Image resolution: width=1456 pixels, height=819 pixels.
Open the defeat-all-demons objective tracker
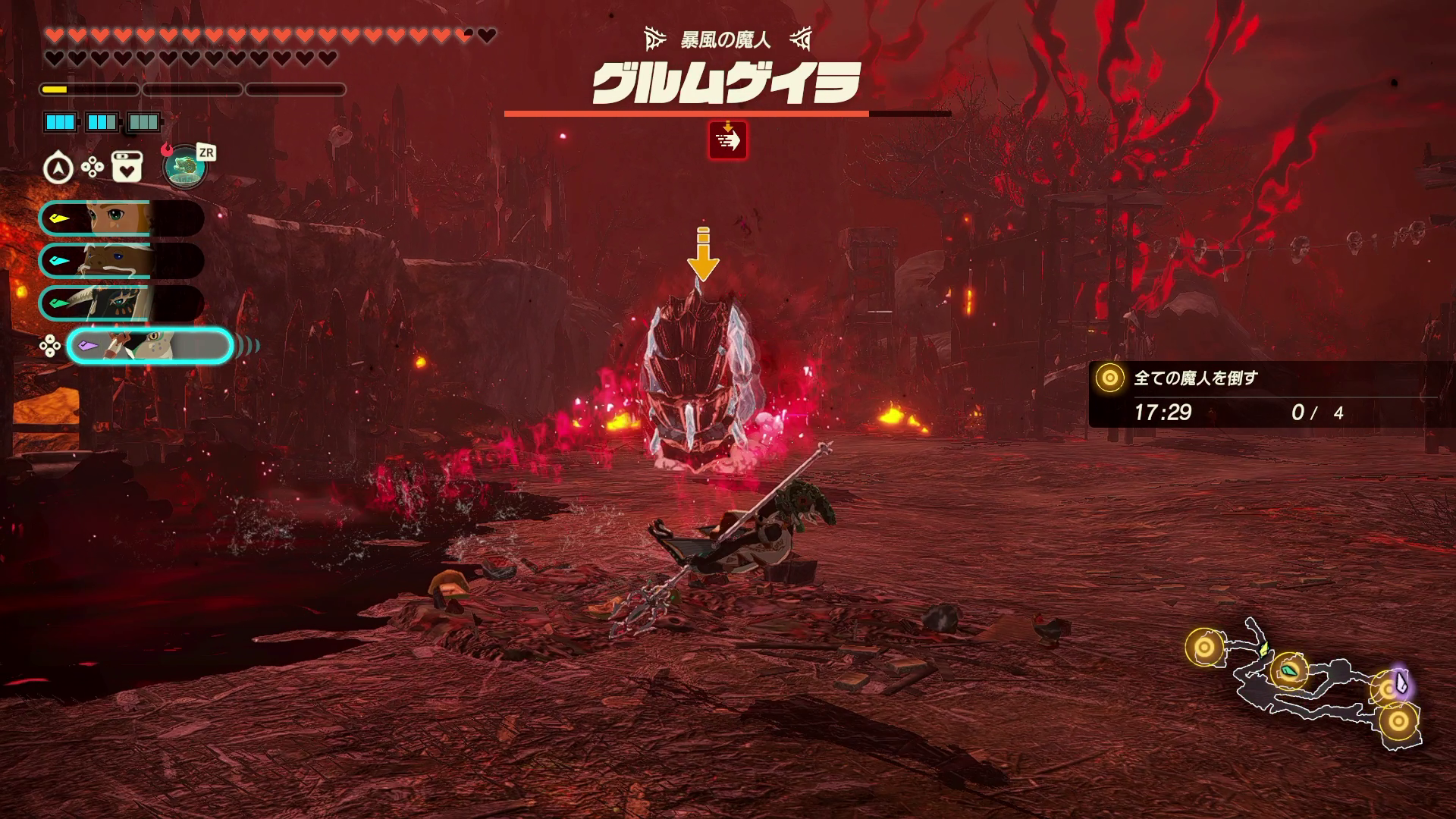[x=1263, y=394]
